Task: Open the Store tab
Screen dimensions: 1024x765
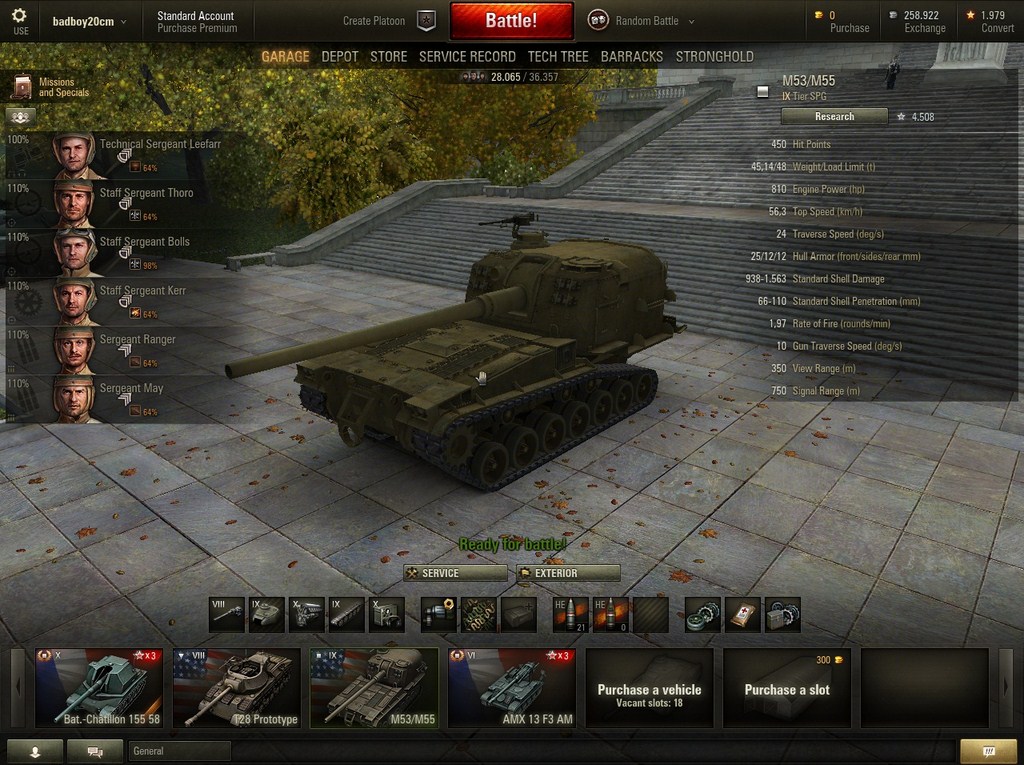Action: (388, 57)
